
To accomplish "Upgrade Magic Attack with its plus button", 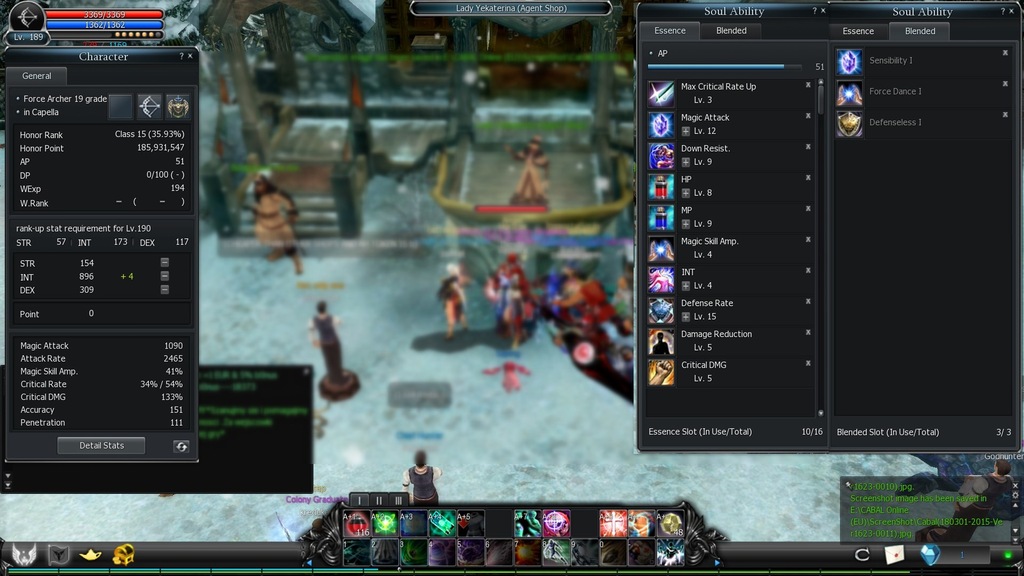I will pyautogui.click(x=686, y=131).
